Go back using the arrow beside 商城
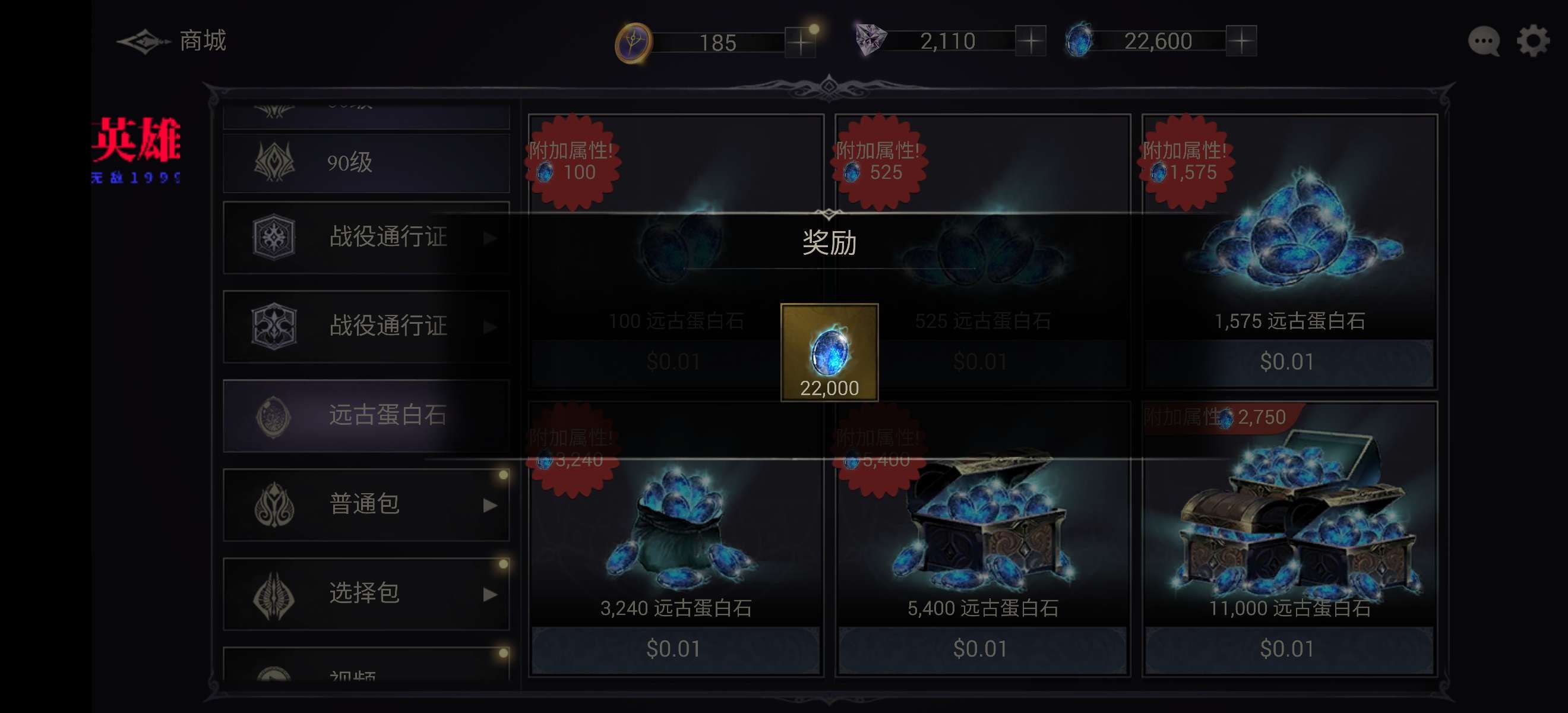Viewport: 1568px width, 713px height. (x=143, y=42)
